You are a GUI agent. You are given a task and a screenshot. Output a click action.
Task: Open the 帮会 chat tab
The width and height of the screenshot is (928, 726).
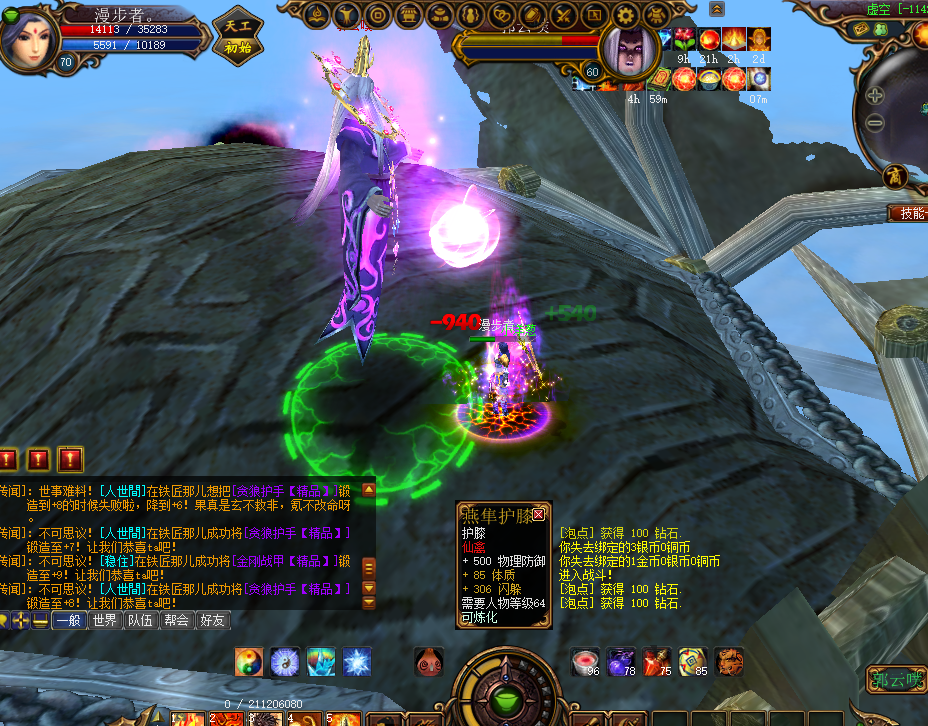176,621
